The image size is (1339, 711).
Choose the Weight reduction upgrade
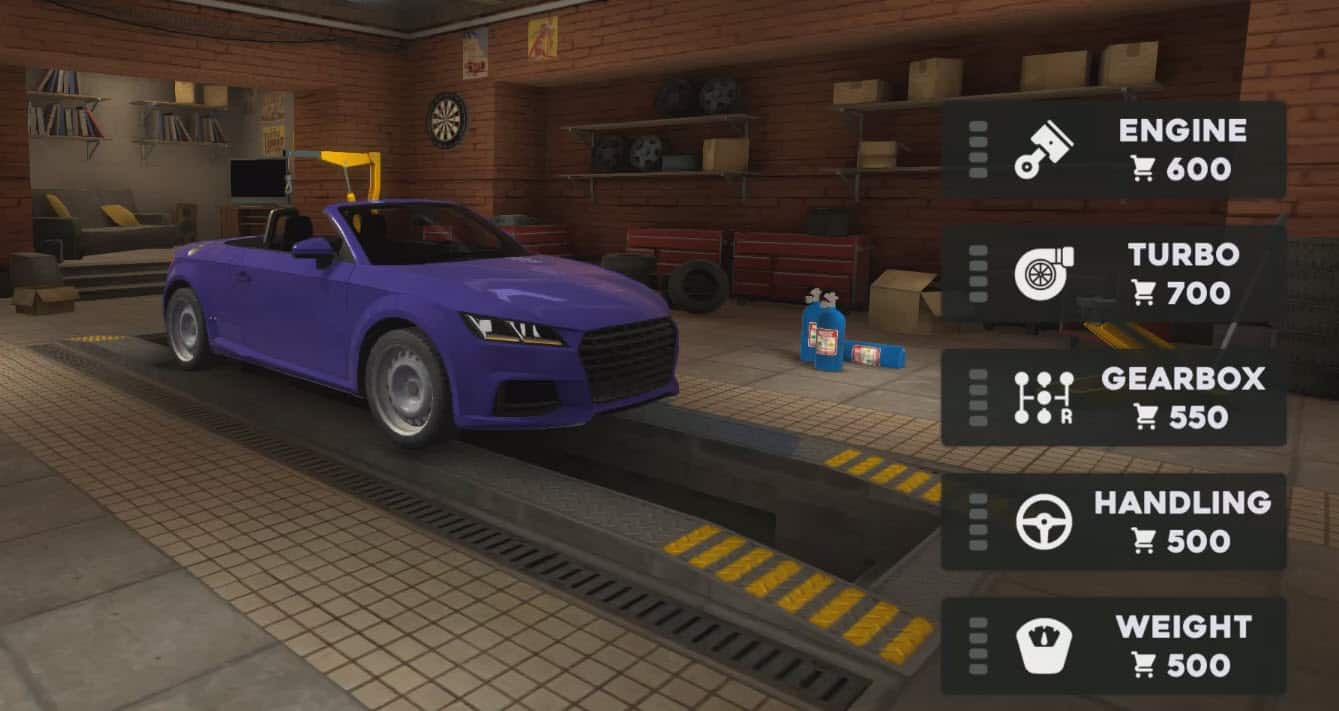click(1113, 646)
